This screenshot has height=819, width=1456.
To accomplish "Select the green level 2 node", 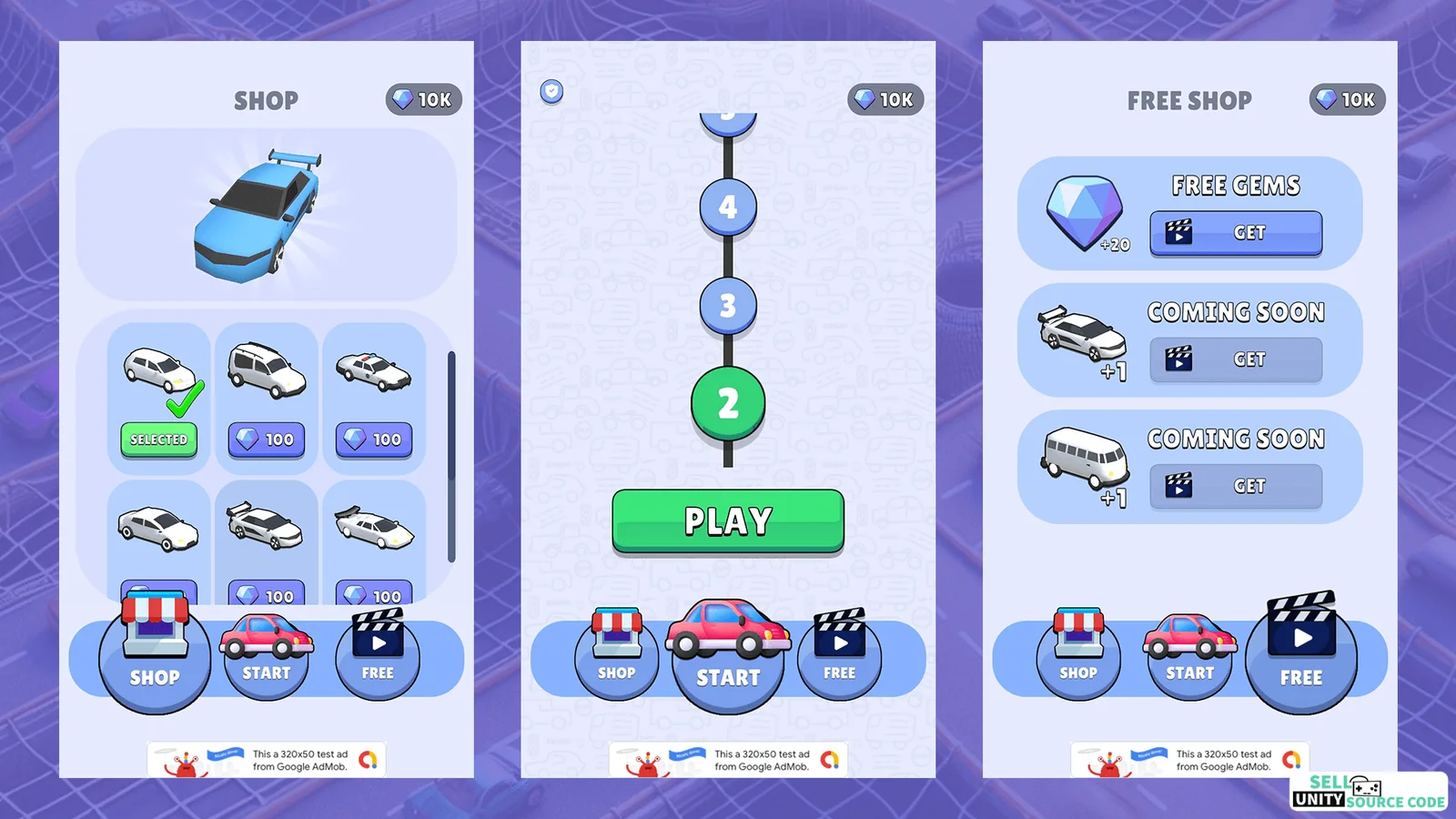I will pos(728,403).
